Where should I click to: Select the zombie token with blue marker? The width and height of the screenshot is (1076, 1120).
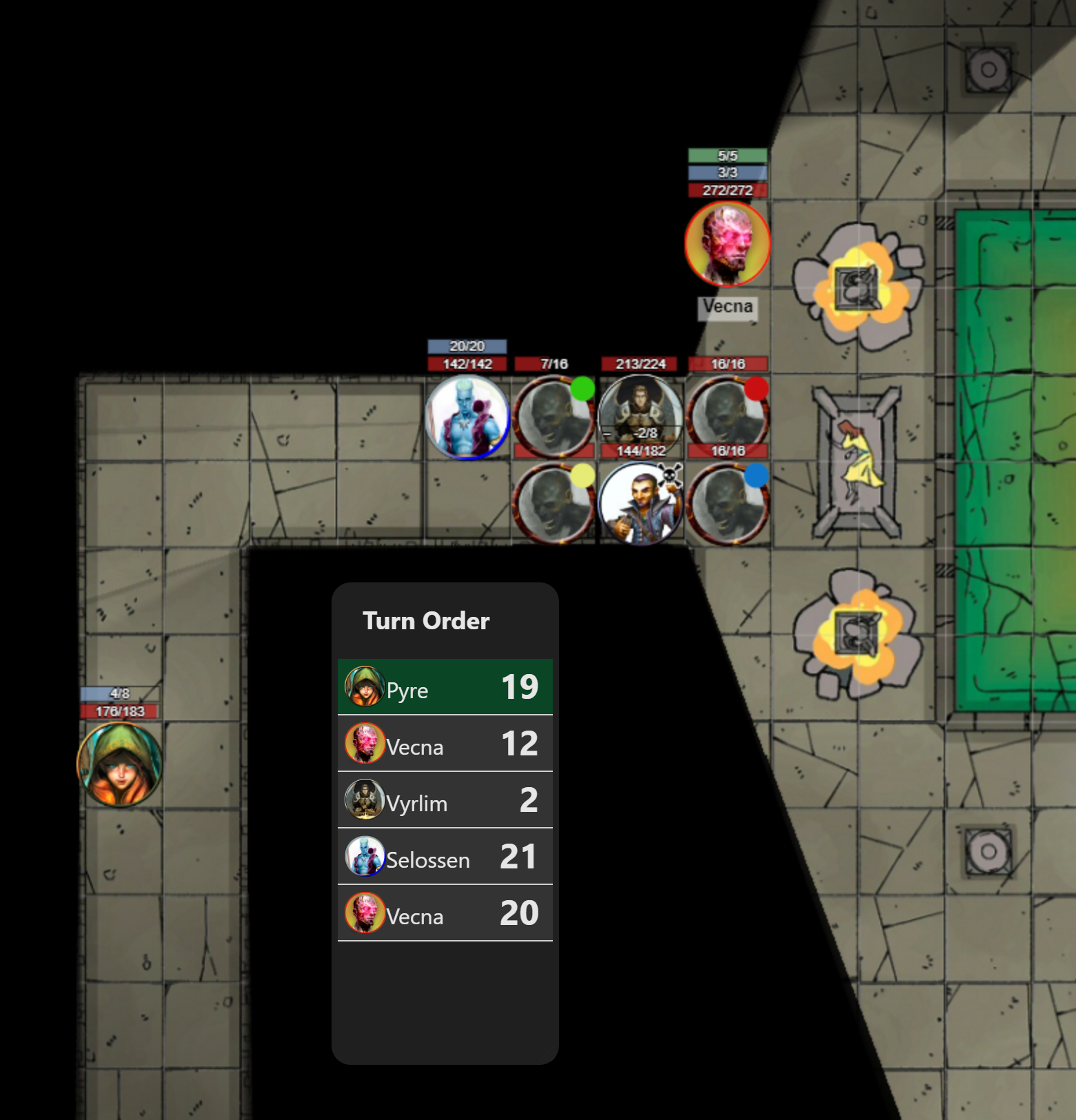(727, 504)
